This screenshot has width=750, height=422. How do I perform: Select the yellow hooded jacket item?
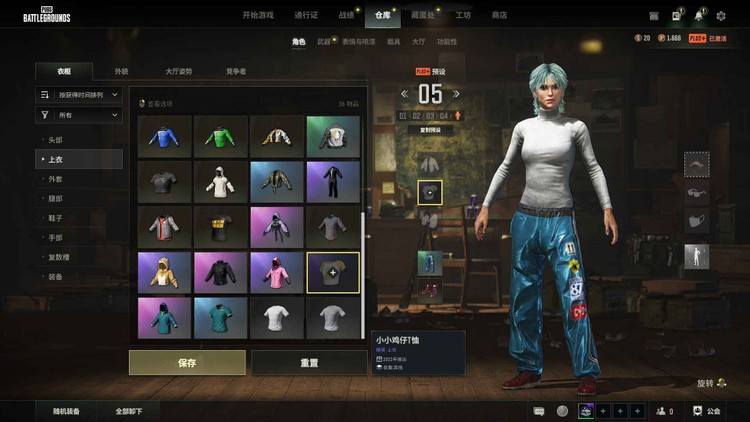164,271
